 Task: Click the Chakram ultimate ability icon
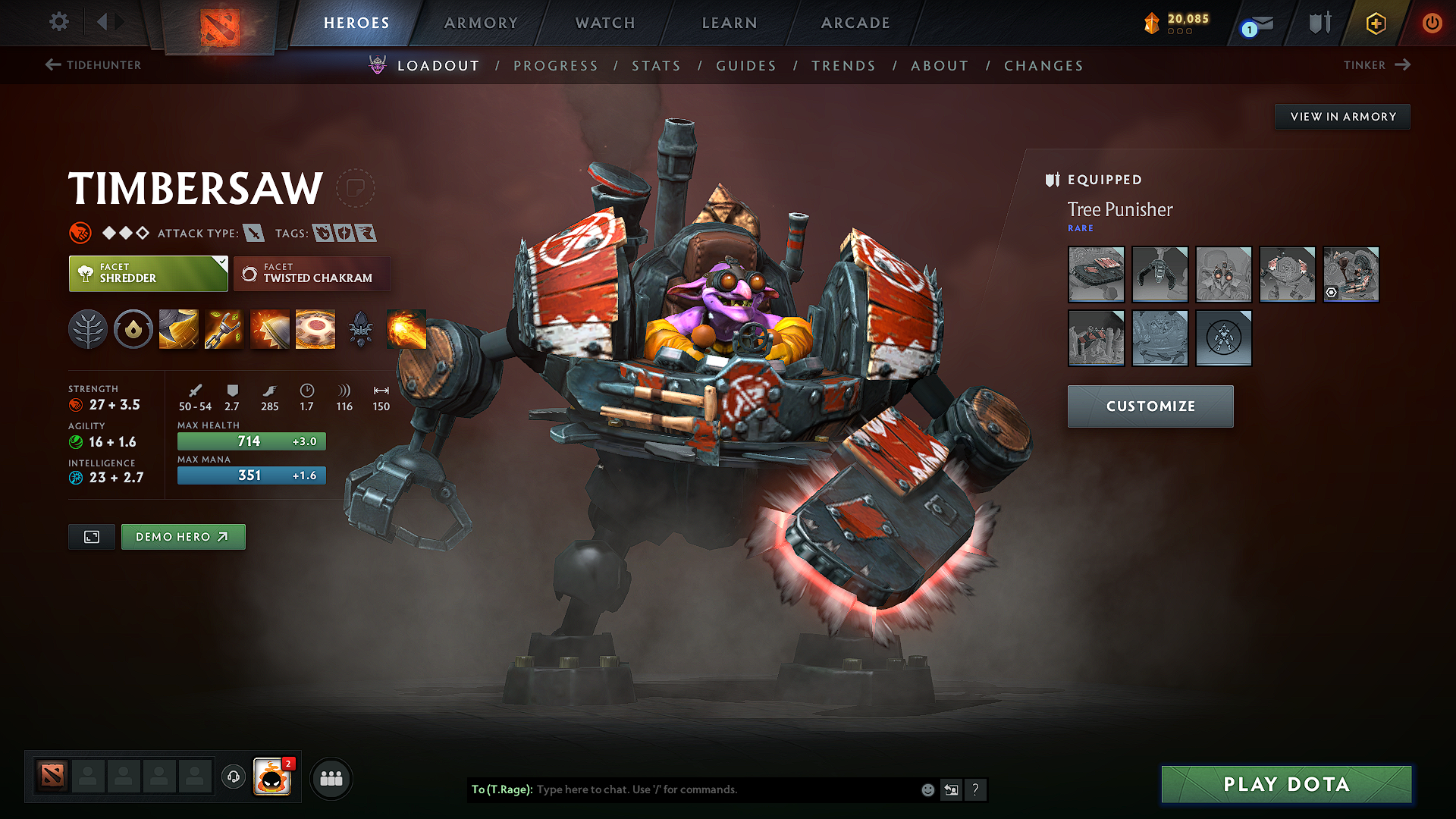click(x=315, y=328)
